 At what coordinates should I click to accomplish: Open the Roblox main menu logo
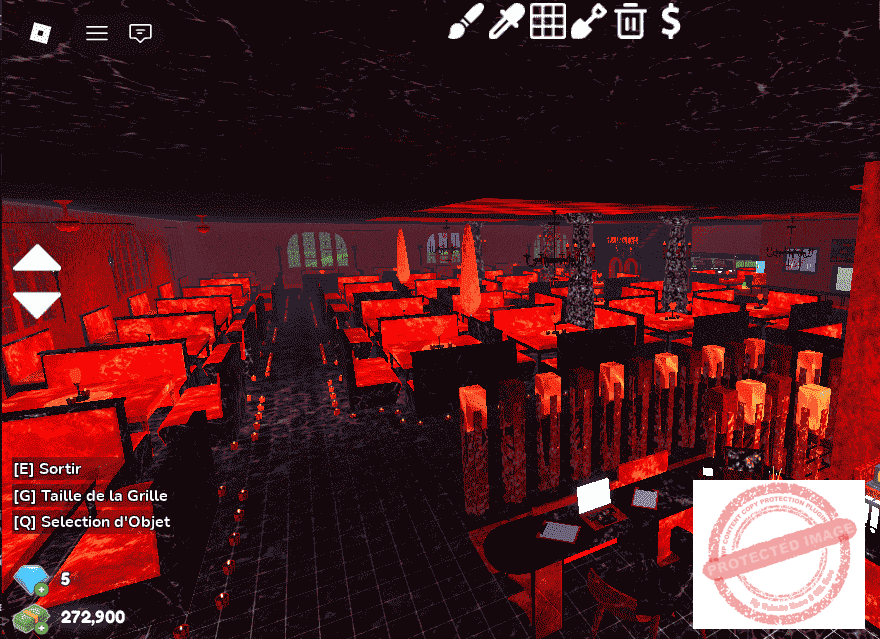tap(39, 33)
